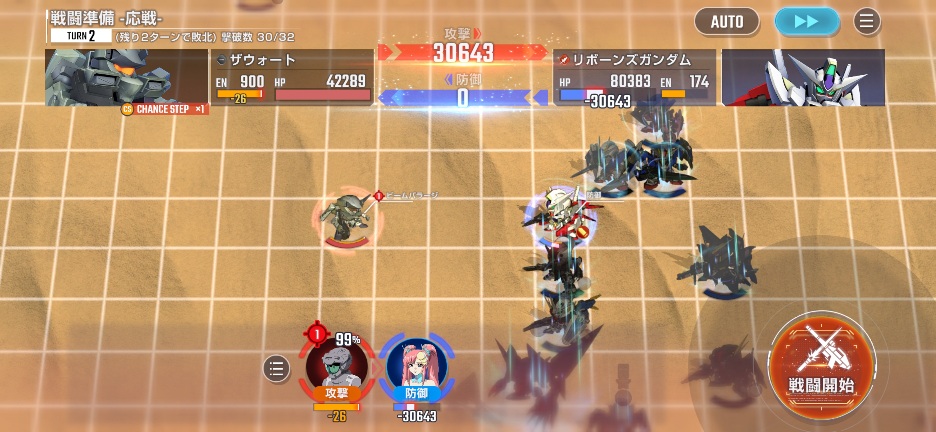Activate the fast-forward speed button
The image size is (936, 432).
click(807, 21)
